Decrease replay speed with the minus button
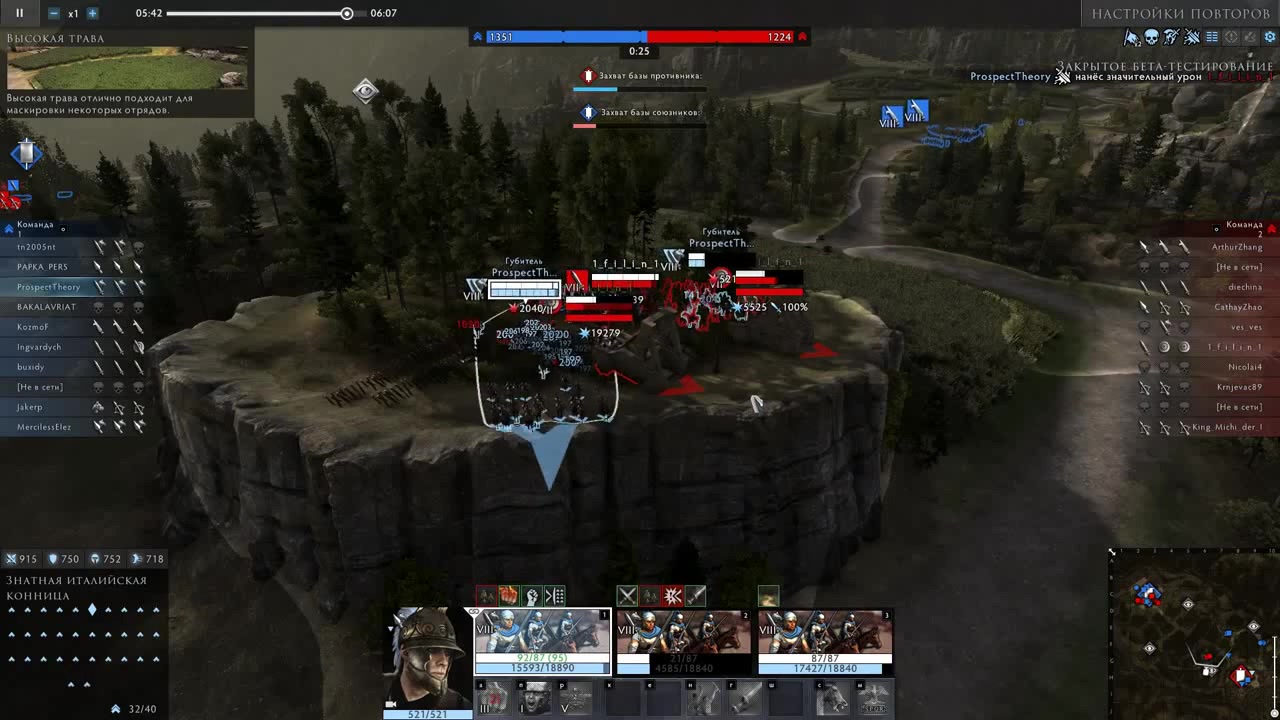The width and height of the screenshot is (1280, 720). click(x=54, y=13)
